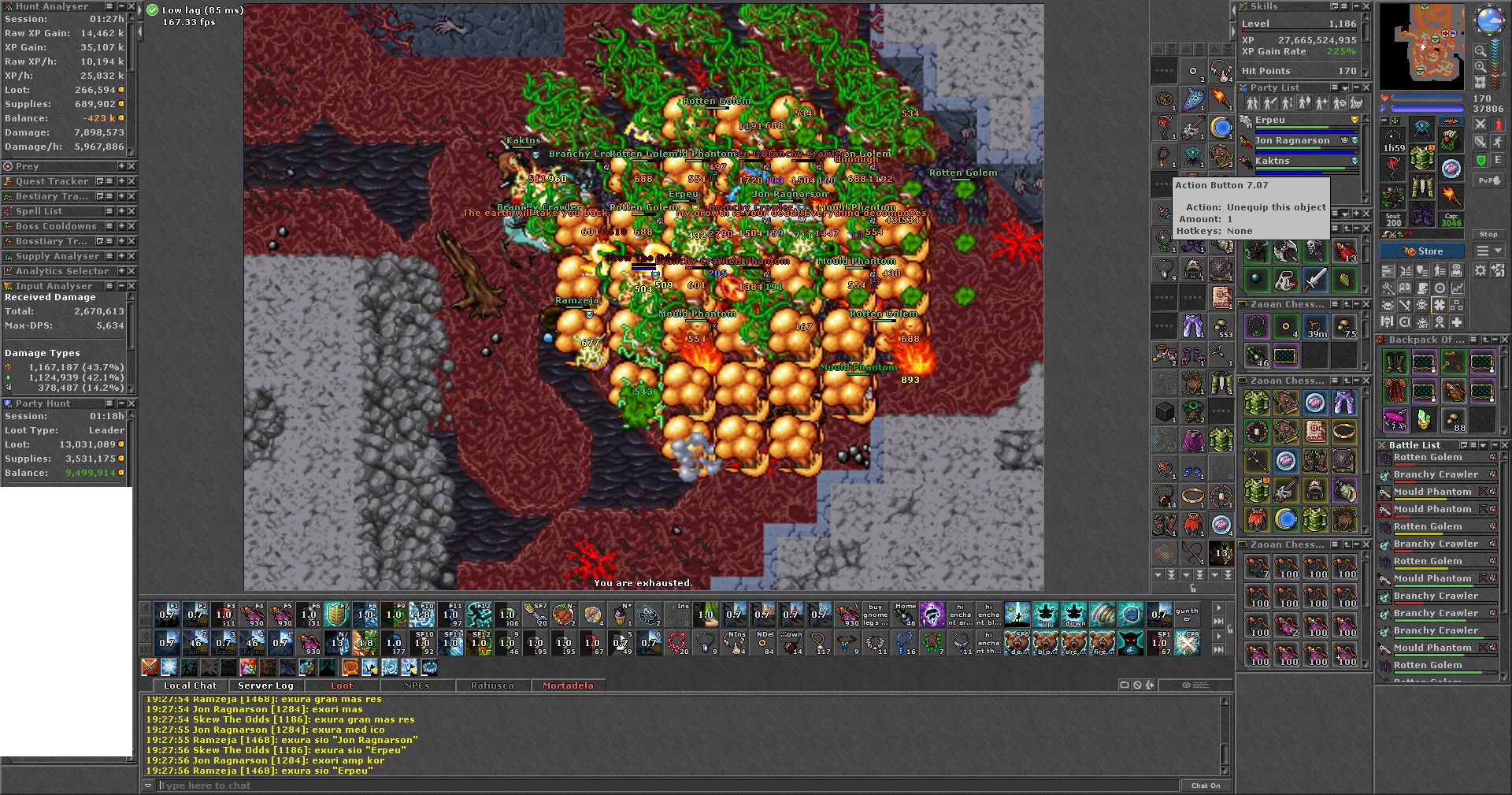Open the Store
The image size is (1512, 795).
[x=1422, y=251]
